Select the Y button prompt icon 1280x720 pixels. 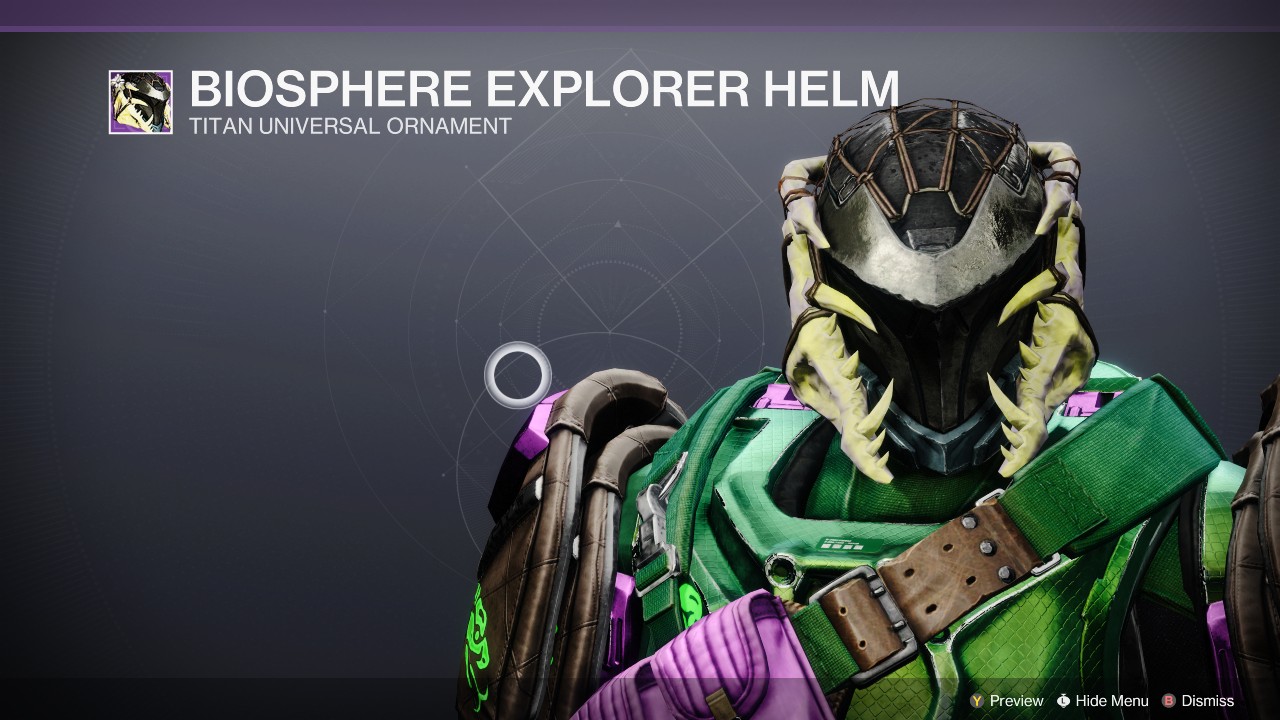pos(976,700)
